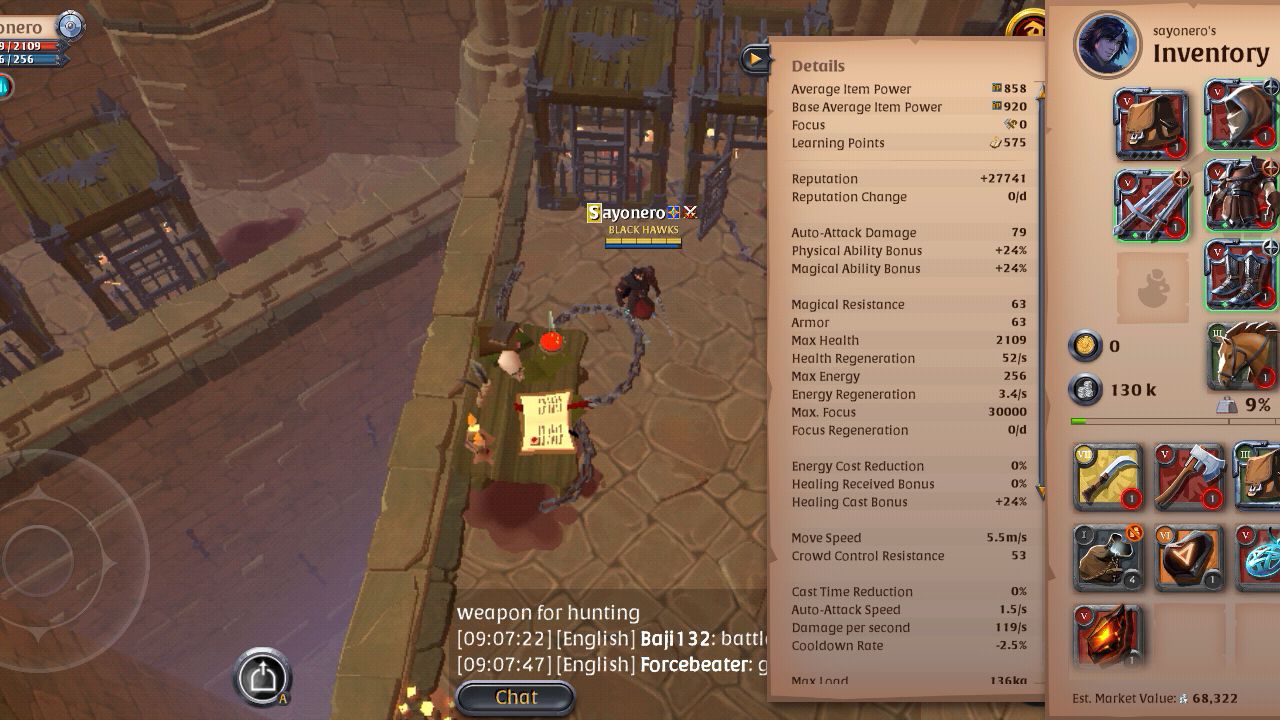Select the sickle item in inventory
Image resolution: width=1280 pixels, height=720 pixels.
pyautogui.click(x=1108, y=477)
